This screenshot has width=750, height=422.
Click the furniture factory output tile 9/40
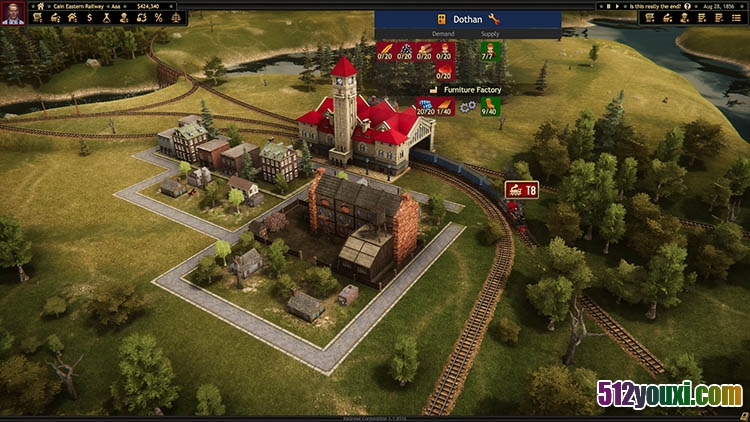pyautogui.click(x=489, y=103)
